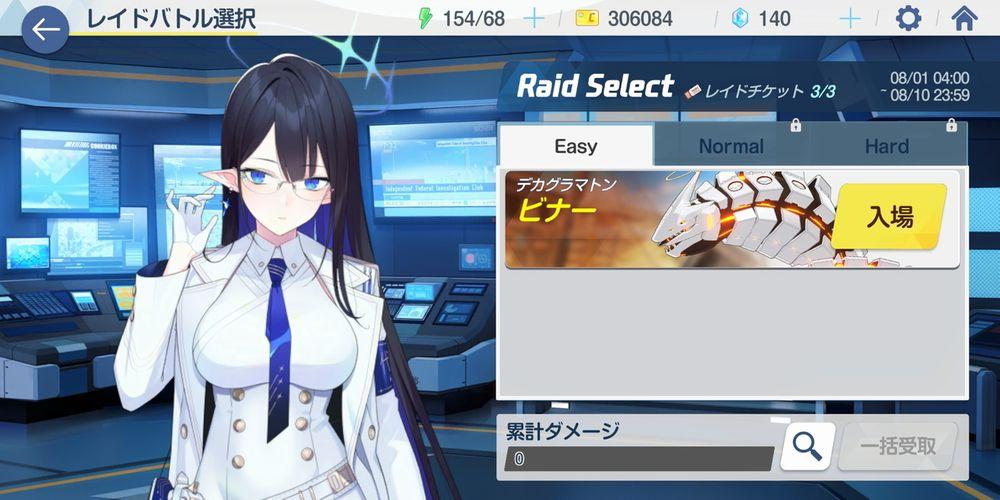Go back using the arrow button

44,30
